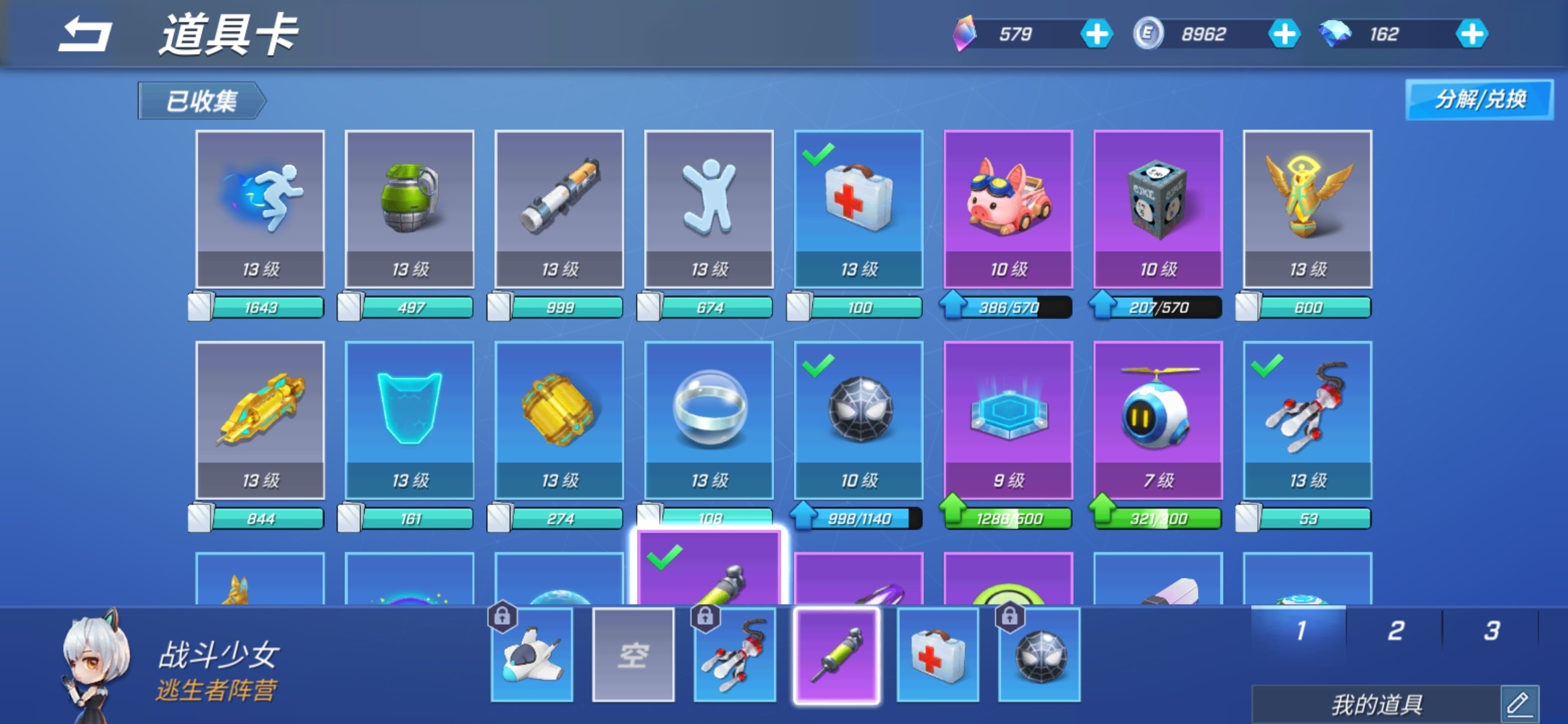
Task: Pick the blue sprinting runner card
Action: point(260,209)
